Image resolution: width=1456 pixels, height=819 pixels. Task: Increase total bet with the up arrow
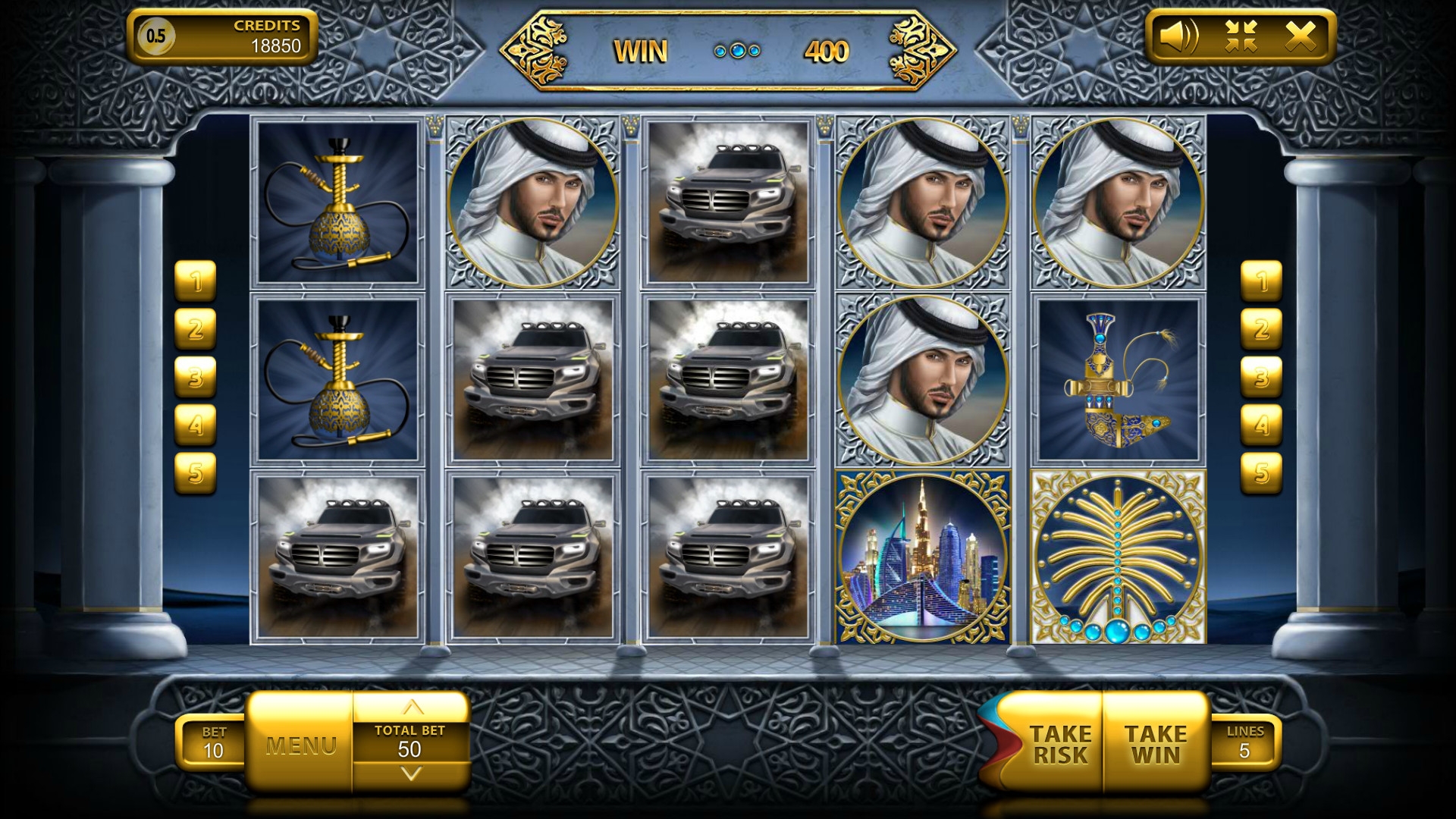pyautogui.click(x=411, y=708)
